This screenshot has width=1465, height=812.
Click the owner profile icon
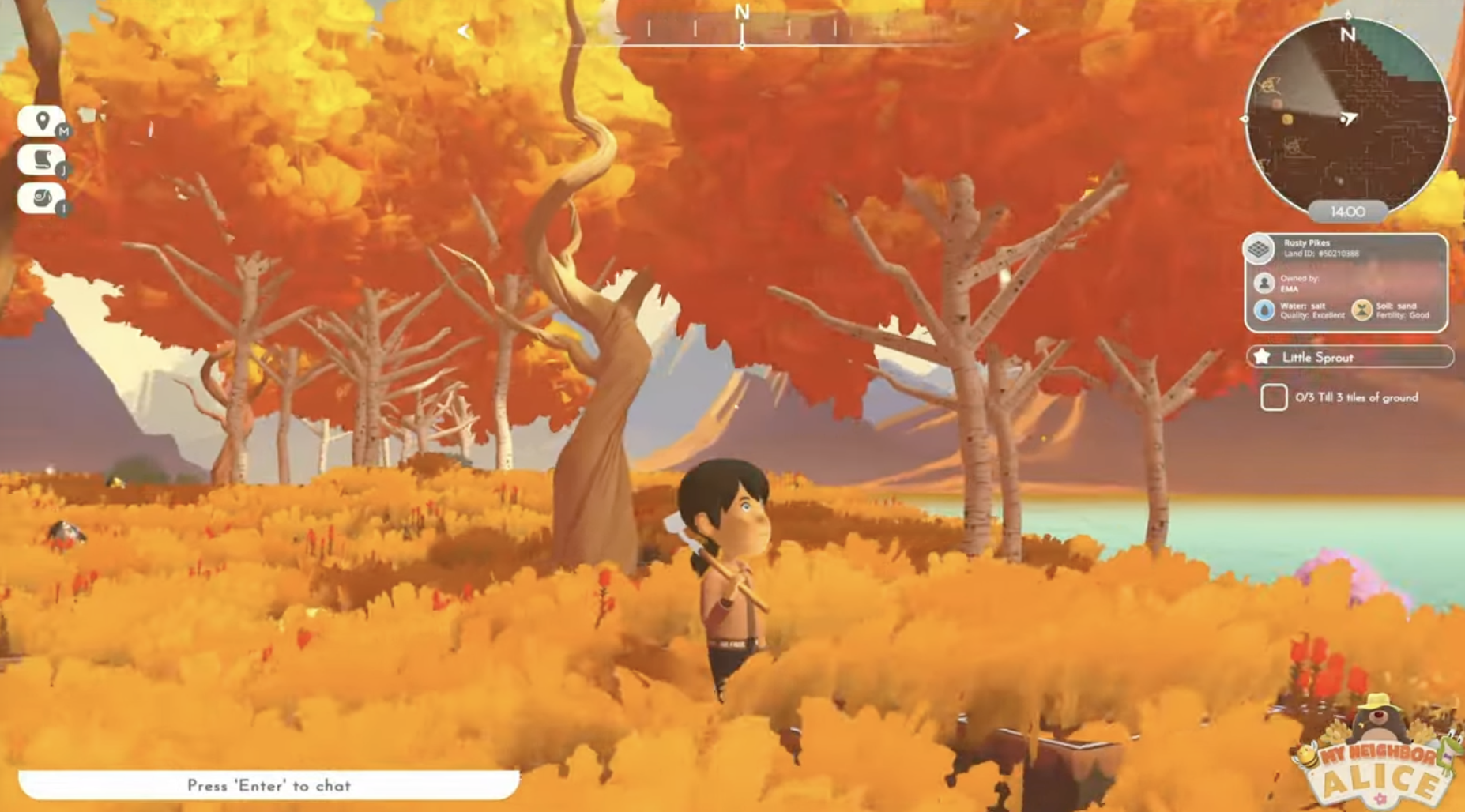[x=1264, y=283]
